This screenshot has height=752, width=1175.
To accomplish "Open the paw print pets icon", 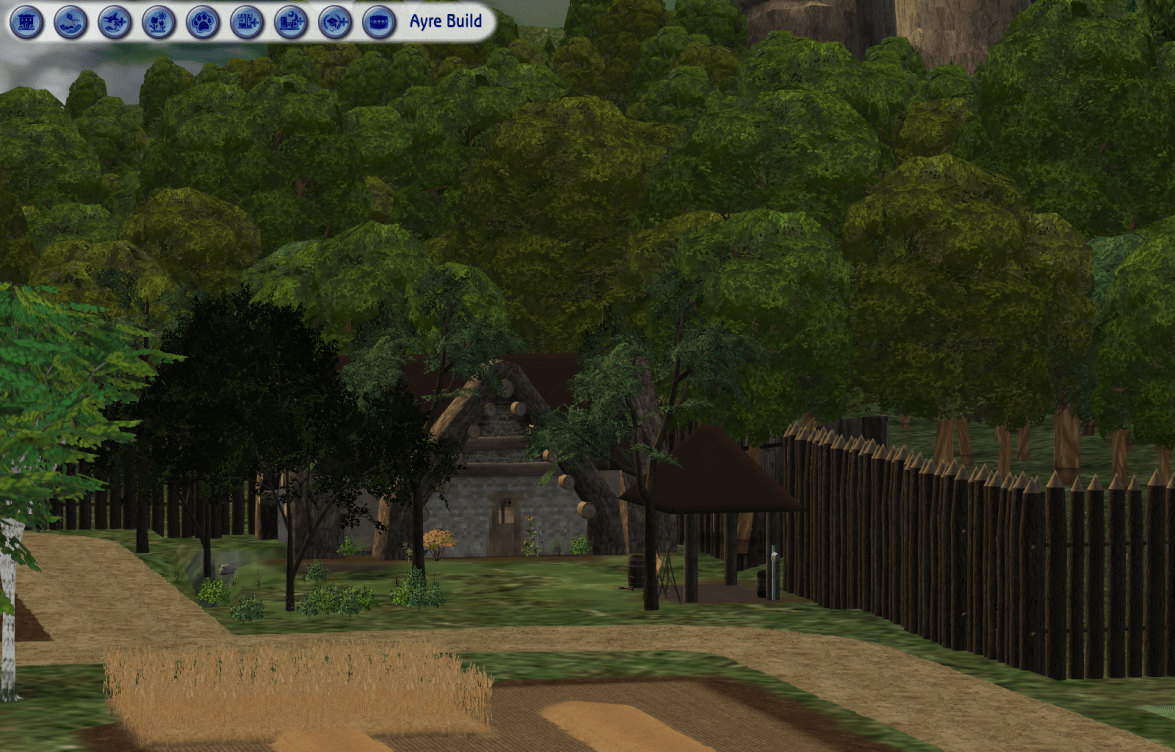I will pos(202,21).
